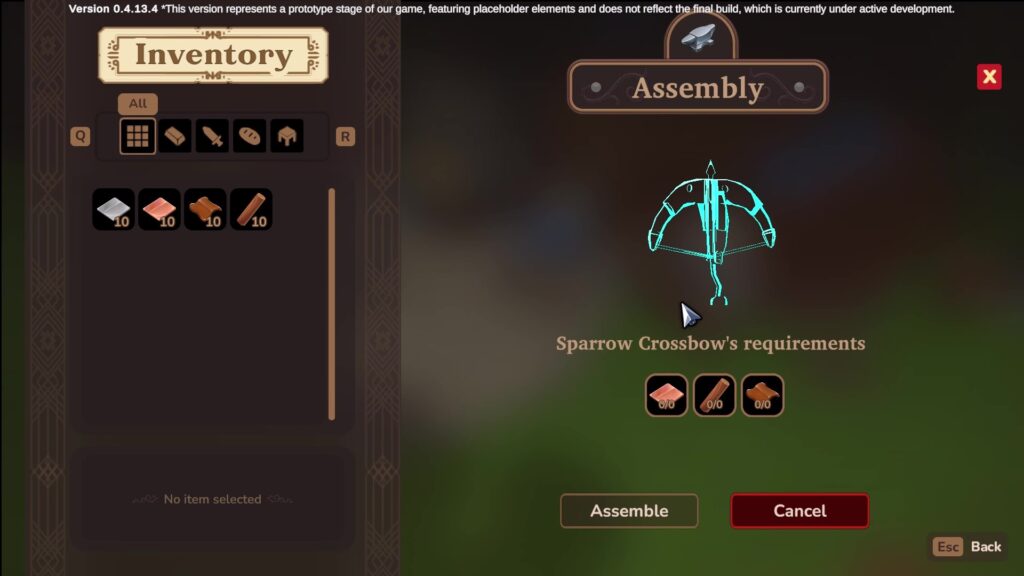Close the Assembly window with the red X
This screenshot has width=1024, height=576.
point(989,77)
